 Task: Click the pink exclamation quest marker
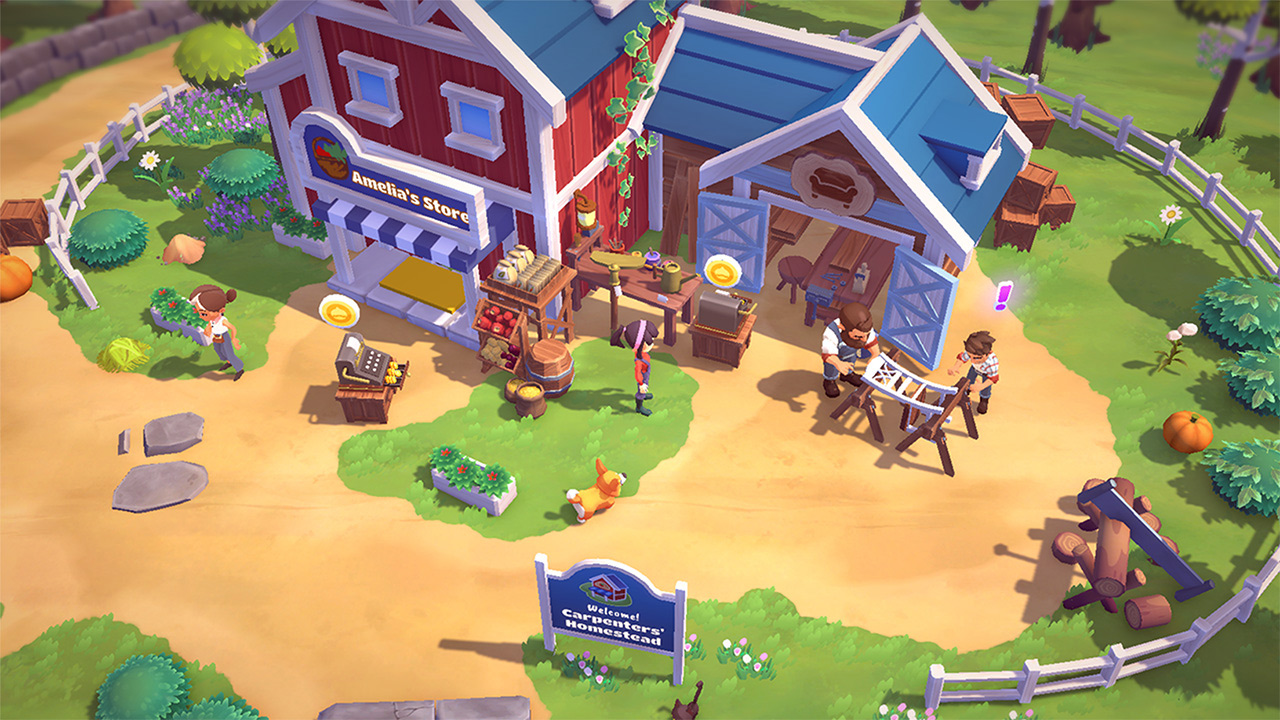click(1003, 296)
